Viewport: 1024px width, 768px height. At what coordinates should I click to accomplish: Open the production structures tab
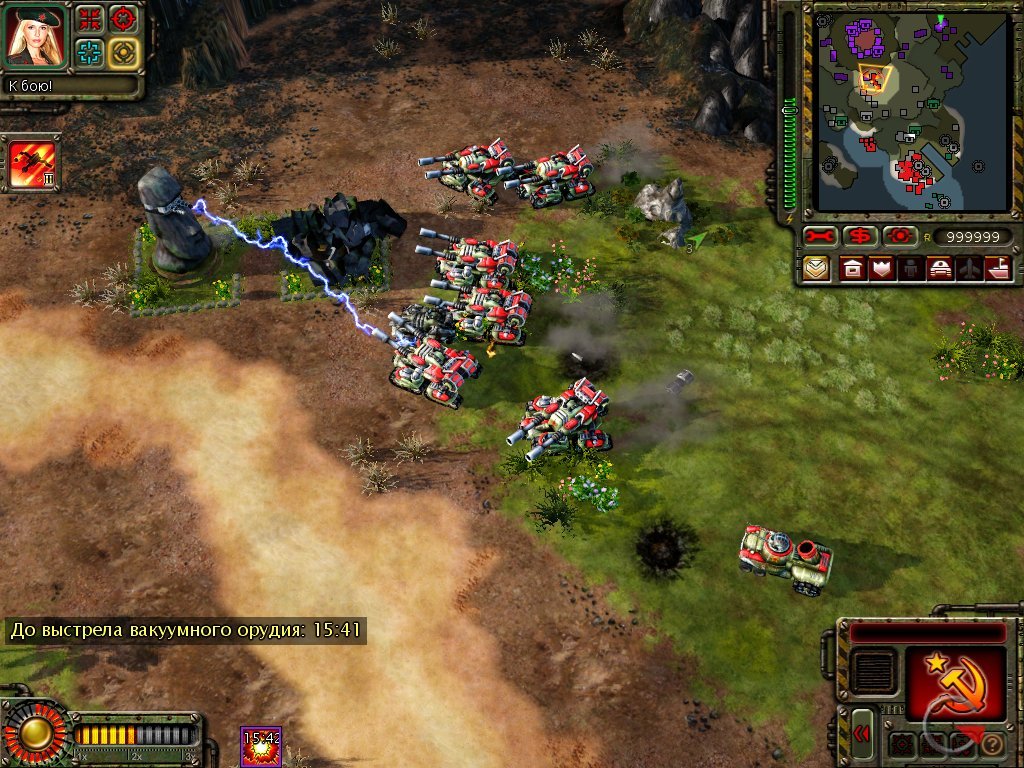click(x=852, y=269)
